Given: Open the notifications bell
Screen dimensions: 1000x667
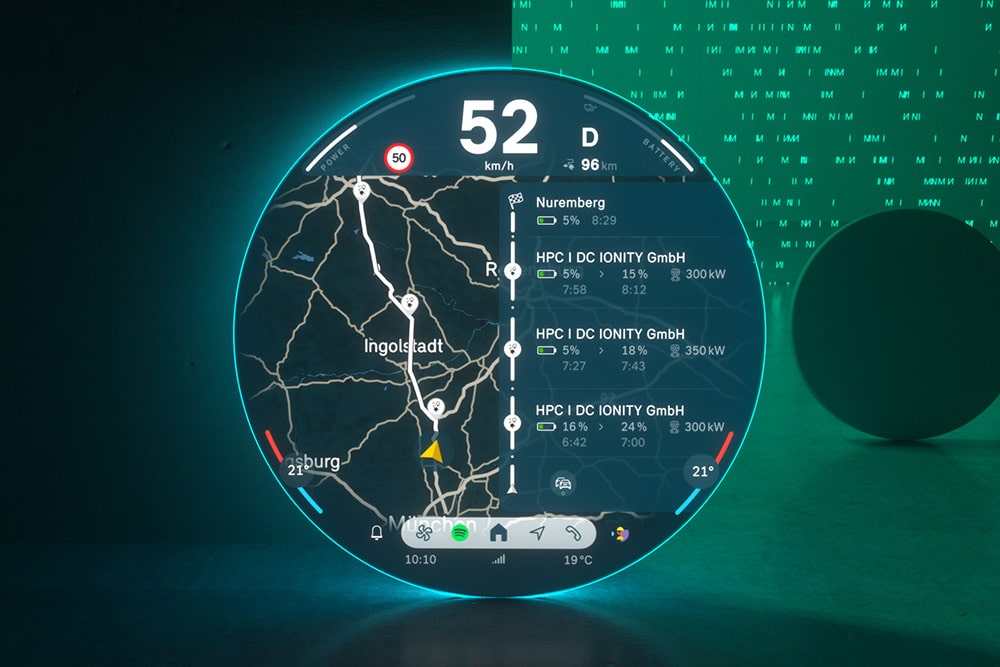Looking at the screenshot, I should click(377, 533).
